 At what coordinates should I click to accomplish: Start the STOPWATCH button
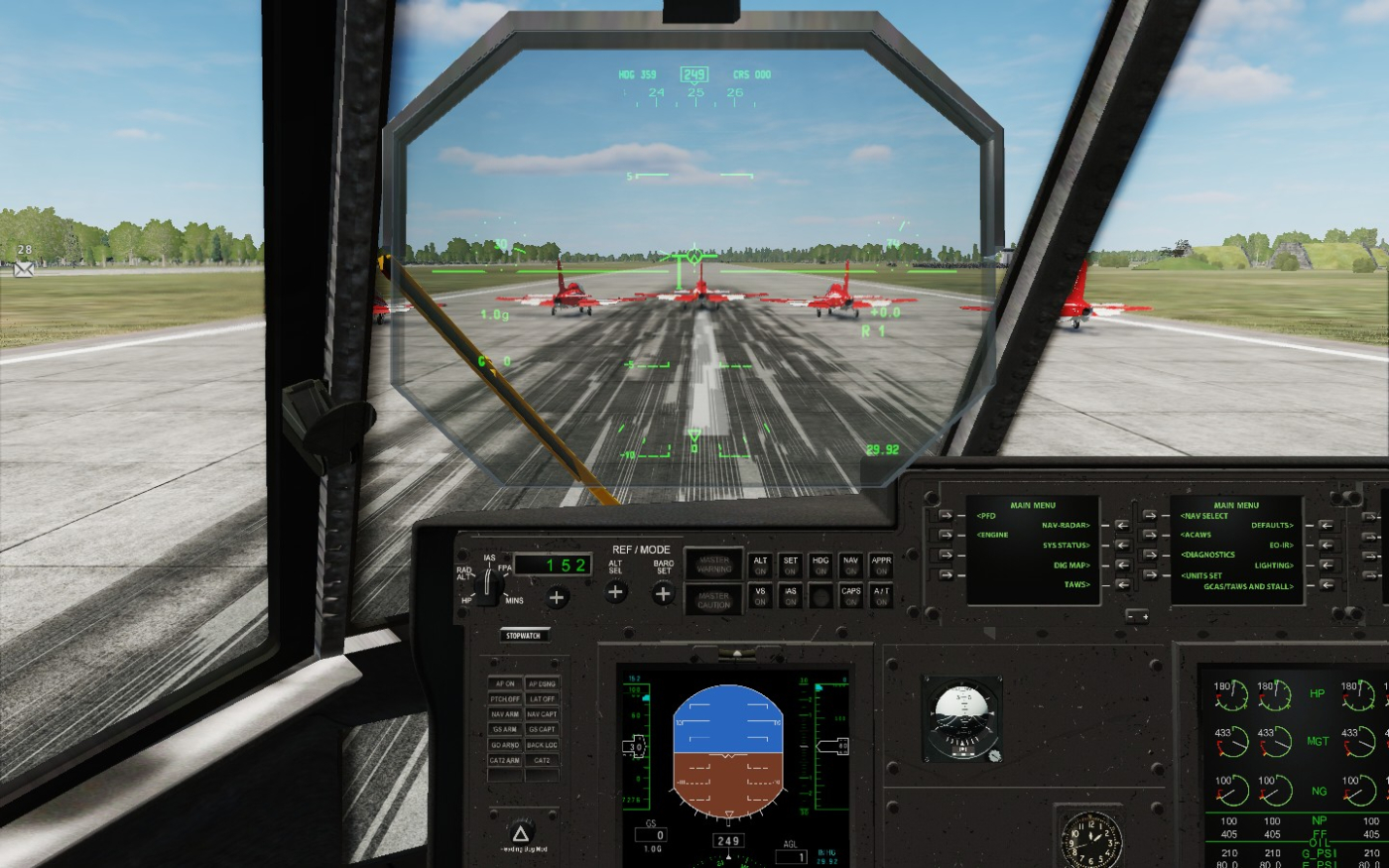523,635
